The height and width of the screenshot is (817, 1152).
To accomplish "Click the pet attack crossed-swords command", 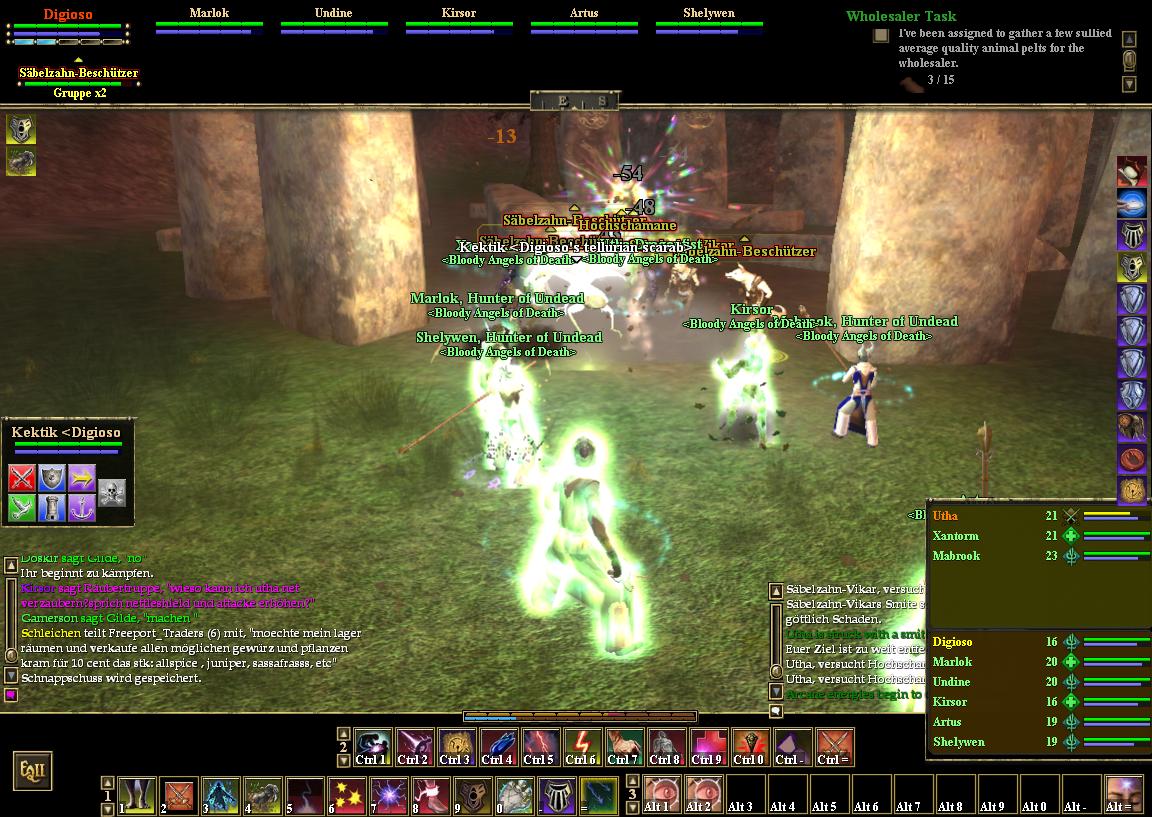I will pos(22,477).
